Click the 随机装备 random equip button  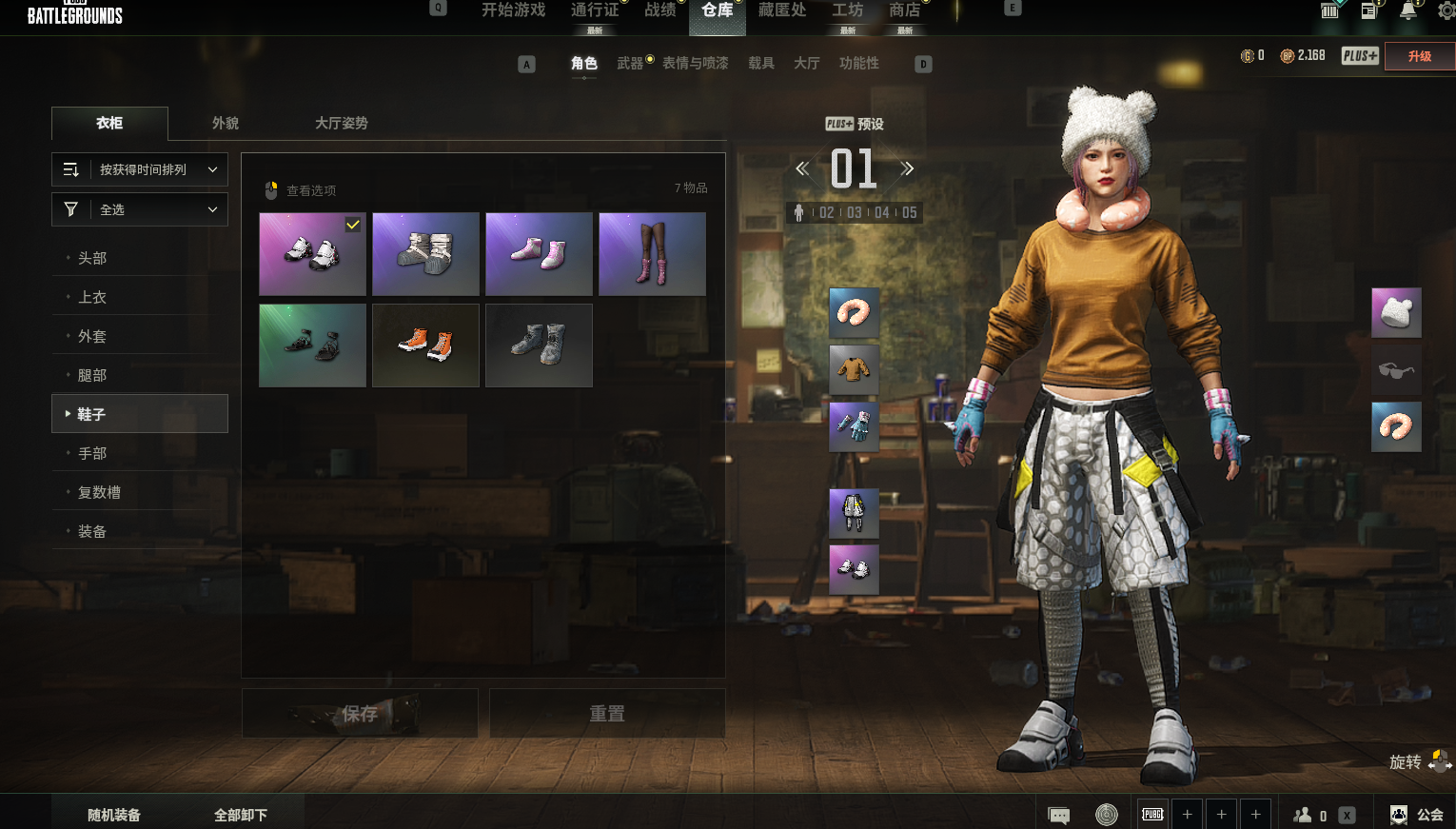pyautogui.click(x=114, y=815)
